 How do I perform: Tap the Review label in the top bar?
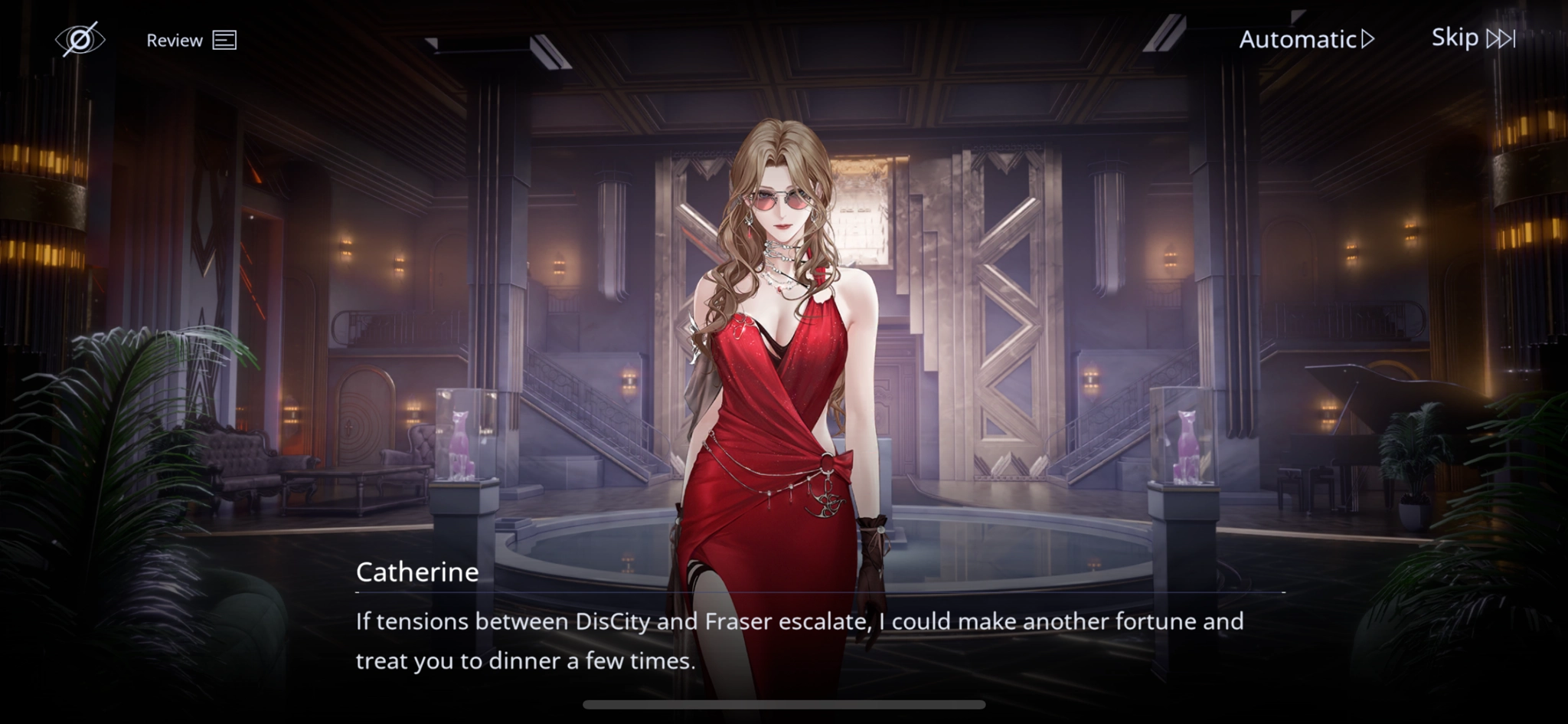point(175,39)
